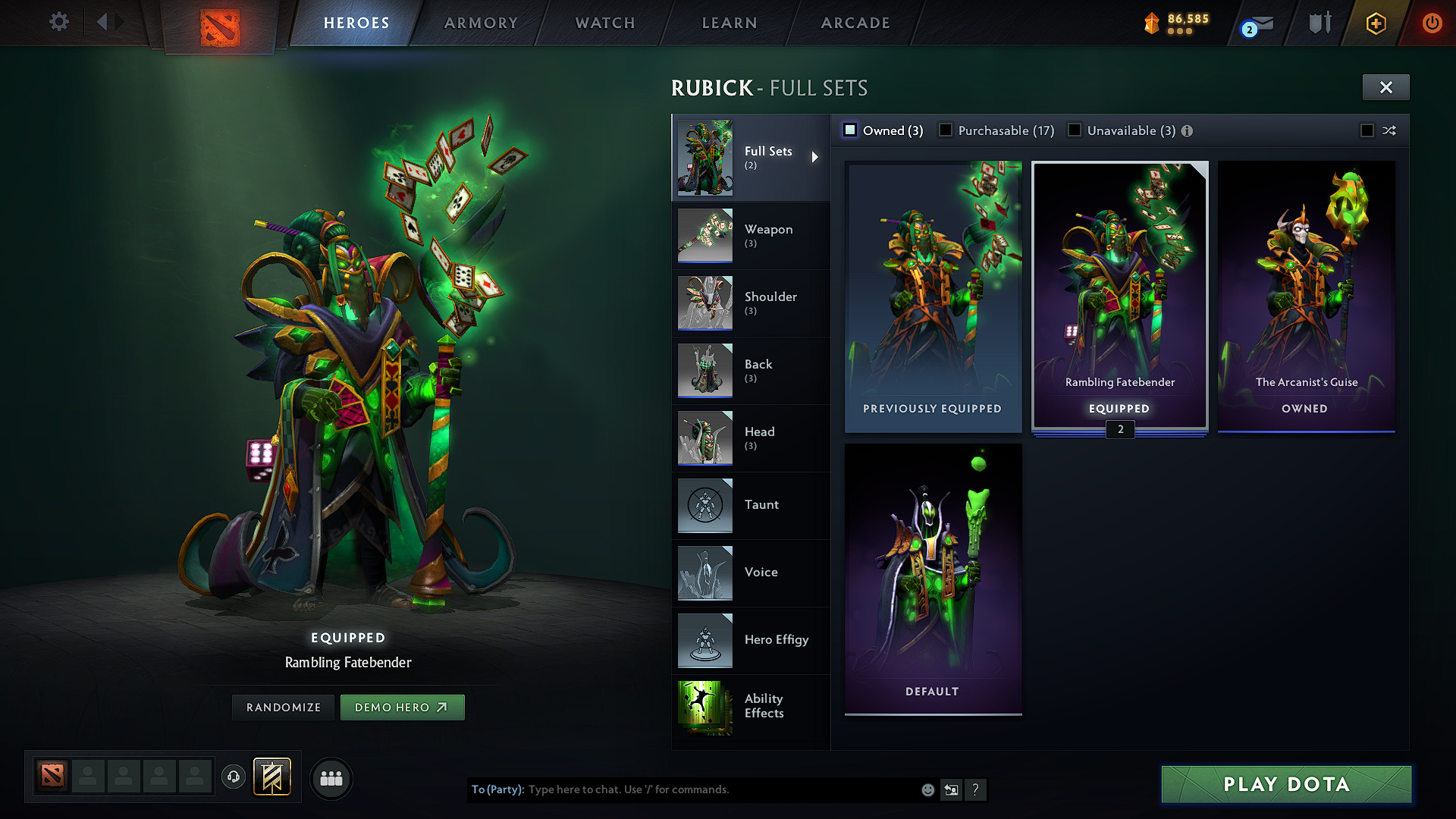Image resolution: width=1456 pixels, height=819 pixels.
Task: Enable the Purchasable (17) filter
Action: point(945,130)
